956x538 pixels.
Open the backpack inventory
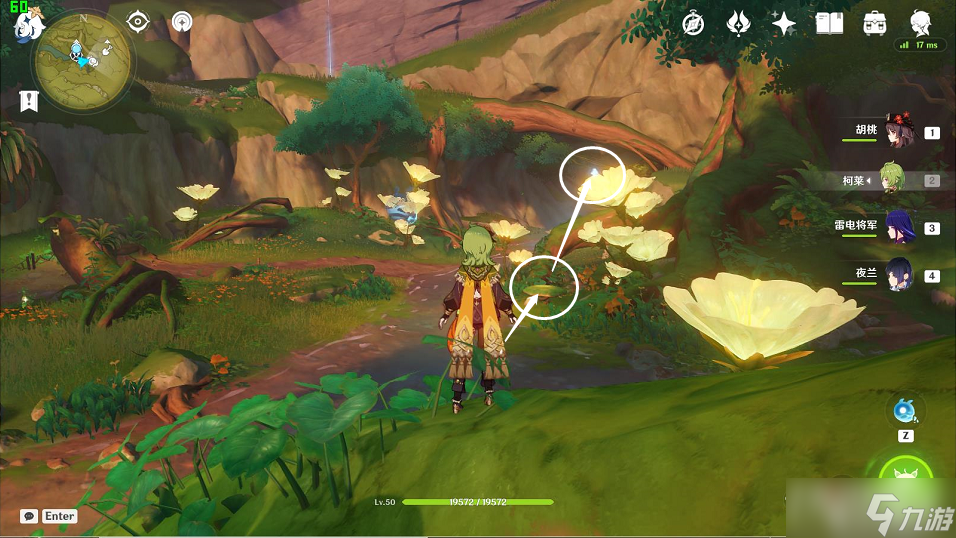(874, 23)
